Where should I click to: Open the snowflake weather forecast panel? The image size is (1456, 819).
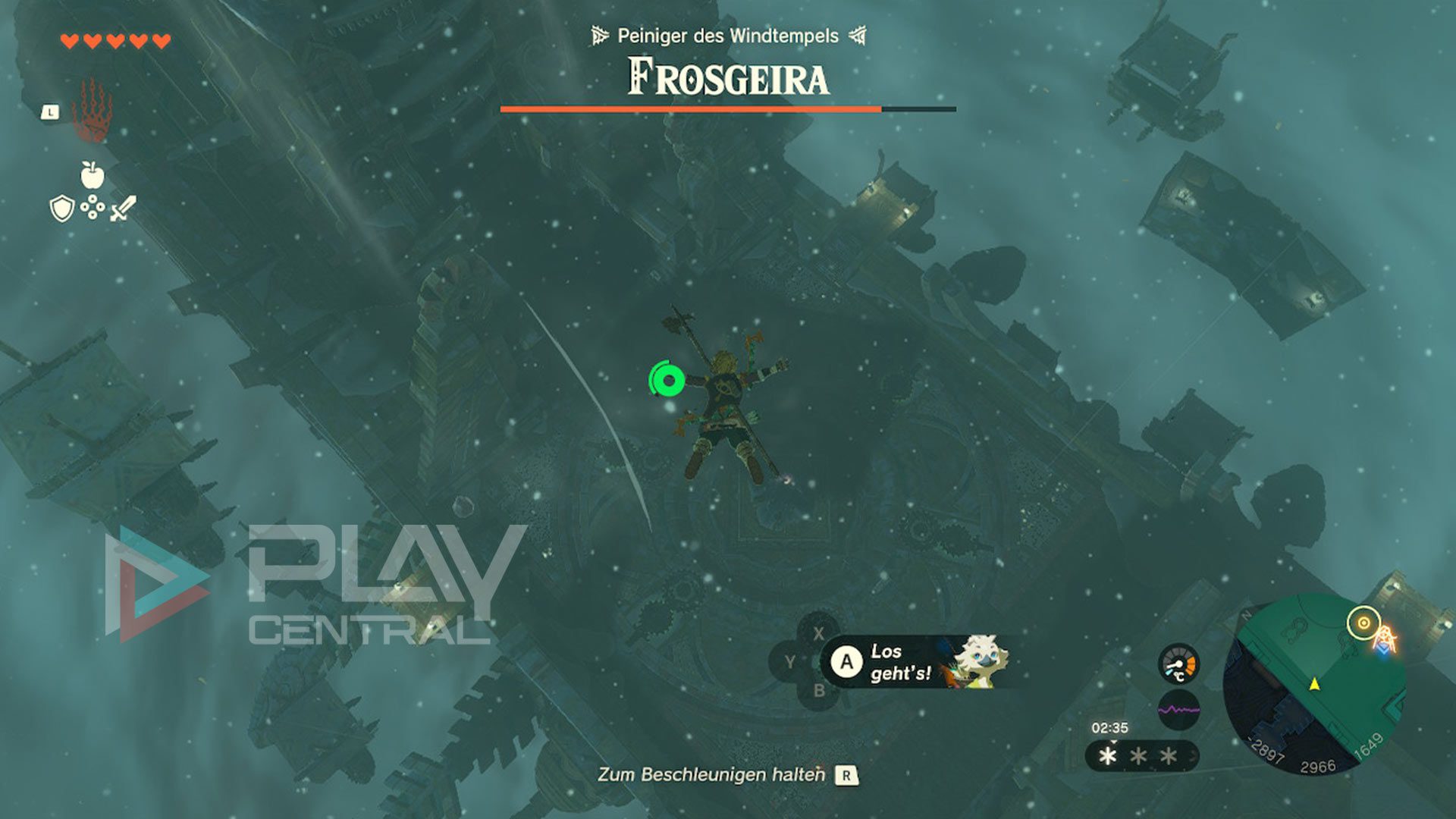pyautogui.click(x=1141, y=756)
